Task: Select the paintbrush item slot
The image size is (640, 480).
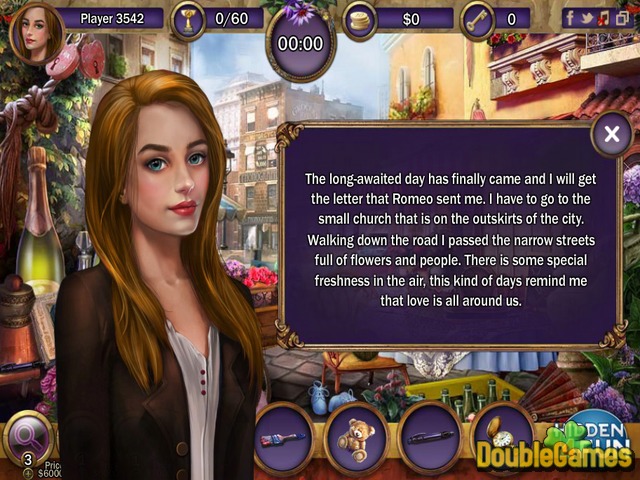Action: pos(284,438)
